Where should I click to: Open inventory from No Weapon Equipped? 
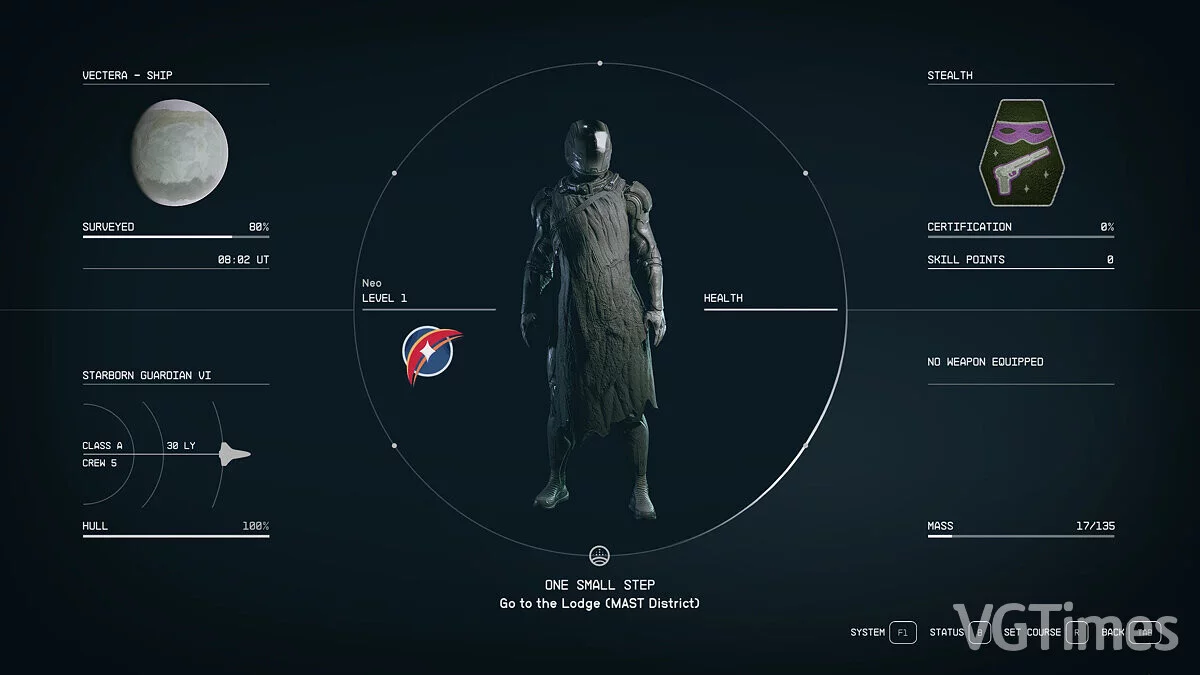[985, 362]
